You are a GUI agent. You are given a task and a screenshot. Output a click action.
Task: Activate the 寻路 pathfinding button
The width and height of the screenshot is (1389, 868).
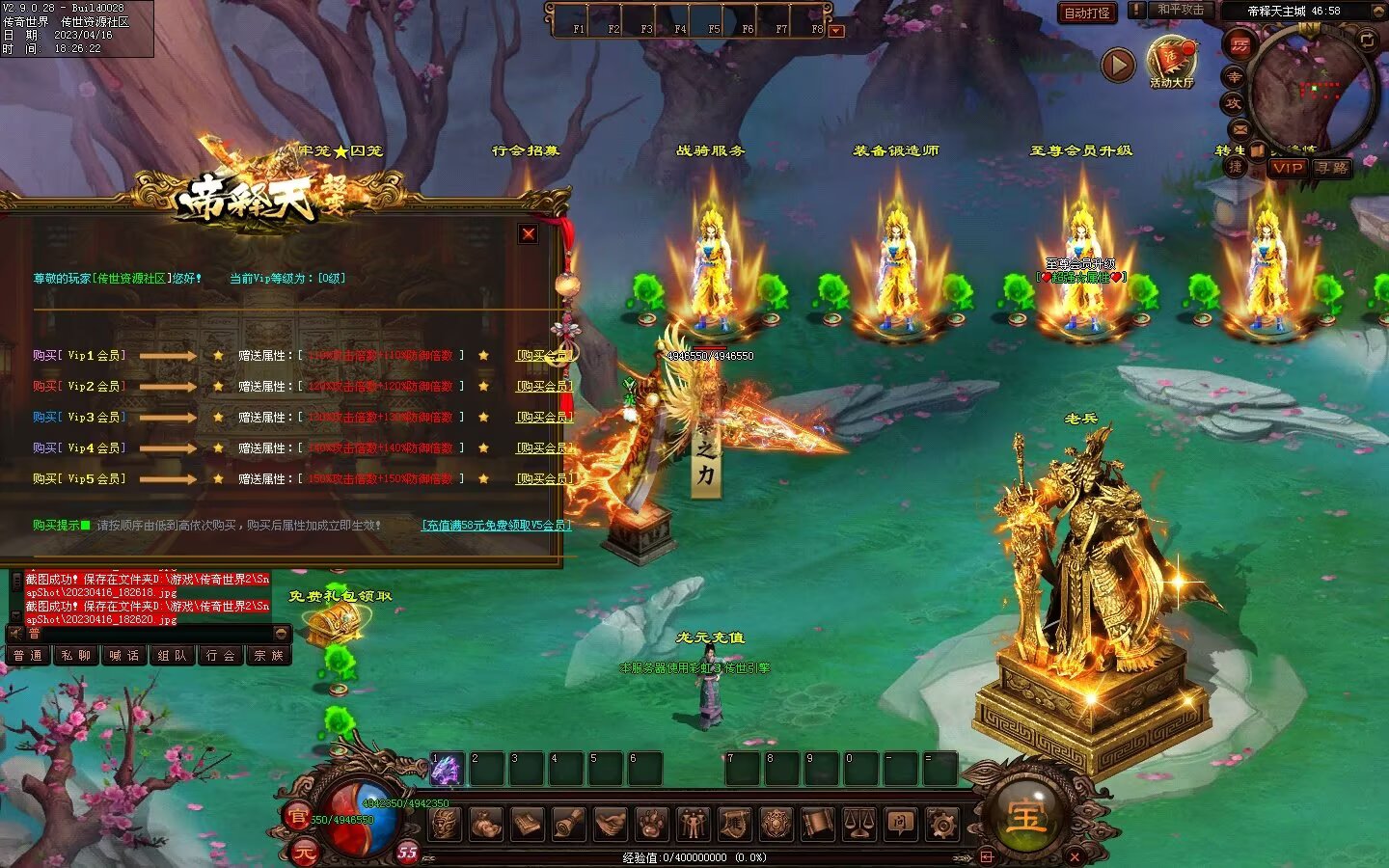pos(1332,168)
